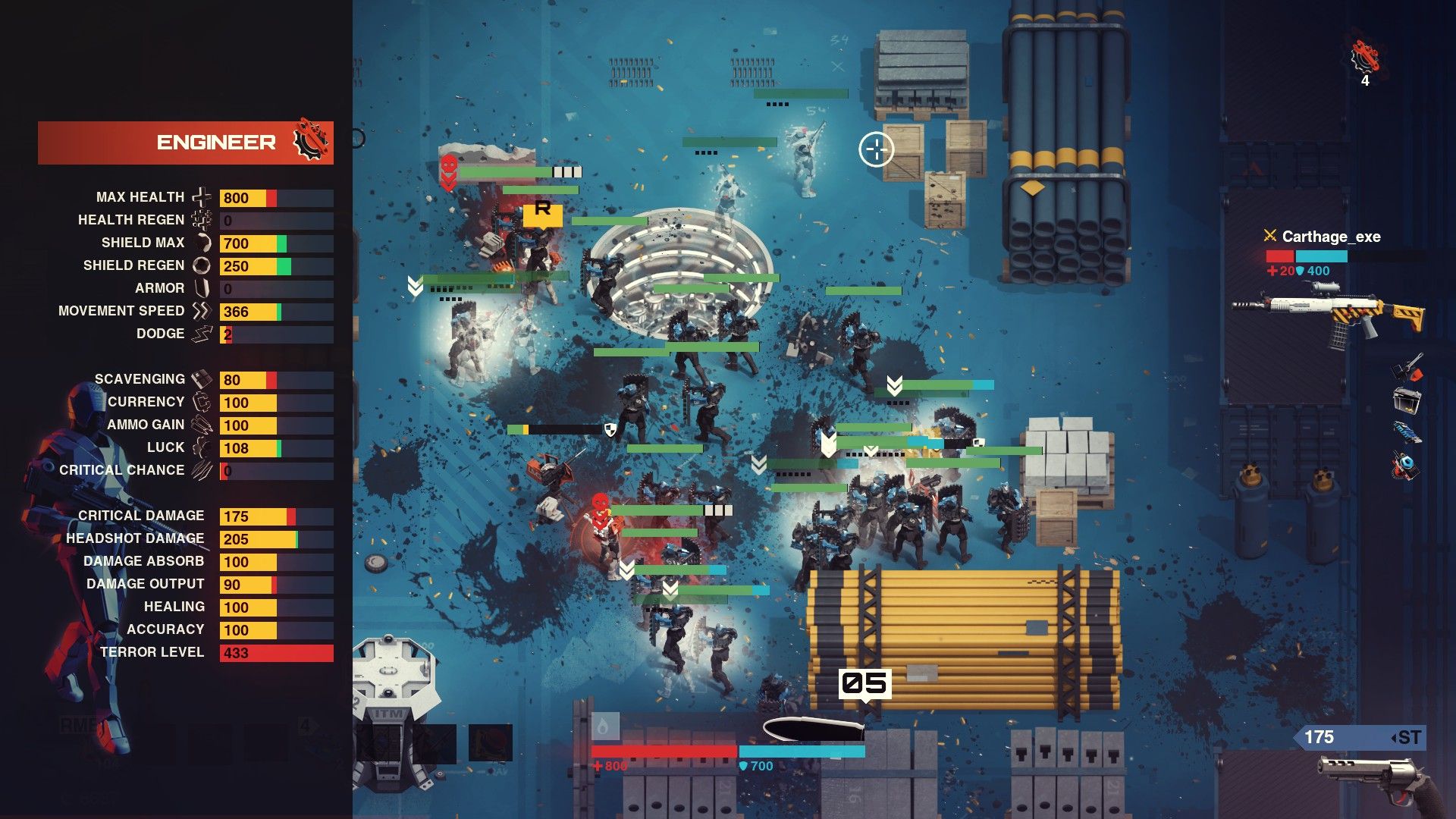
Task: Select the Max Health cross icon
Action: (x=202, y=196)
